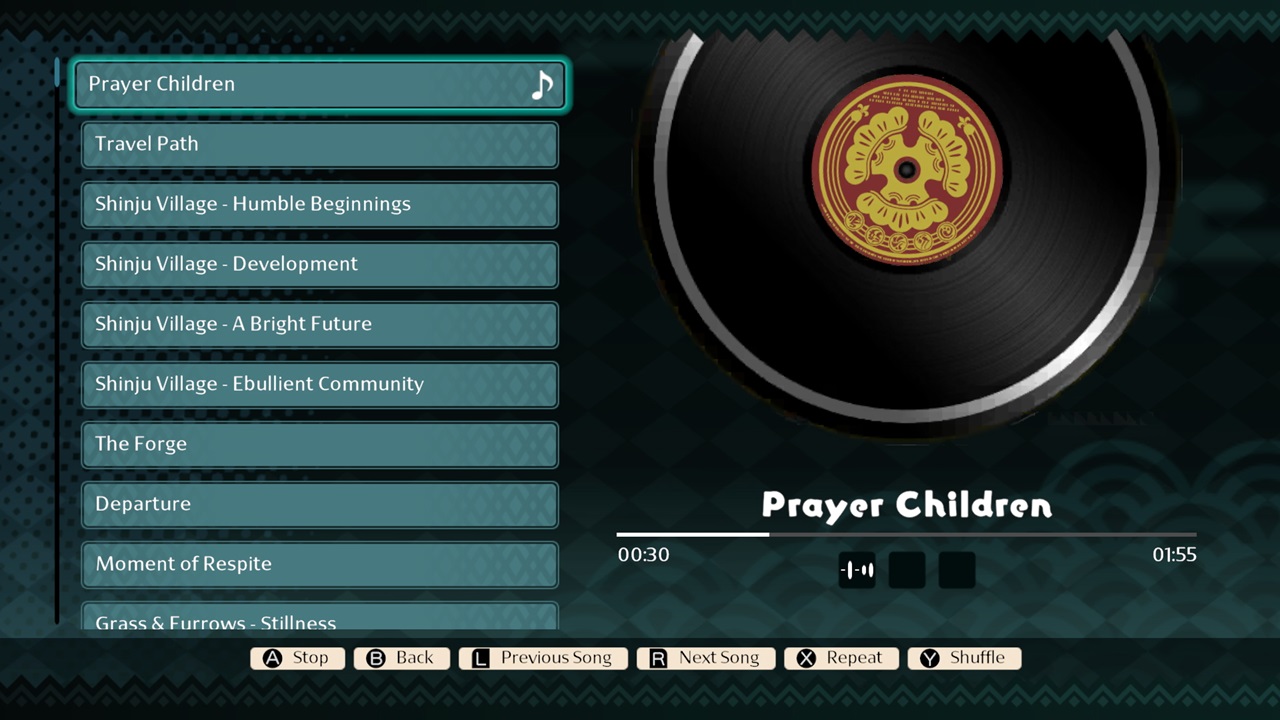This screenshot has width=1280, height=720.
Task: Select the Travel Path track
Action: coord(319,144)
